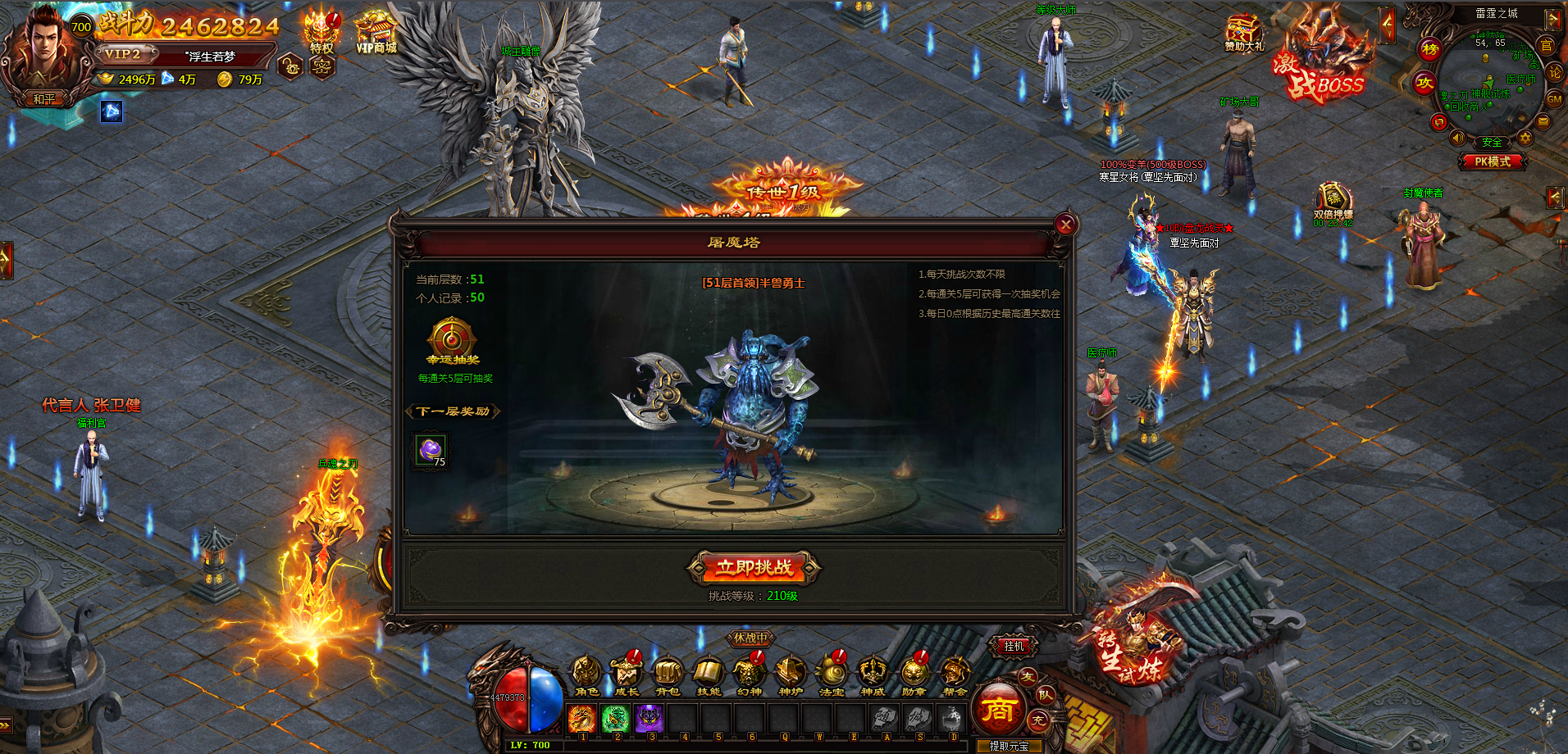Use the green dragon skill in slot 2
The width and height of the screenshot is (1568, 754).
[x=615, y=719]
